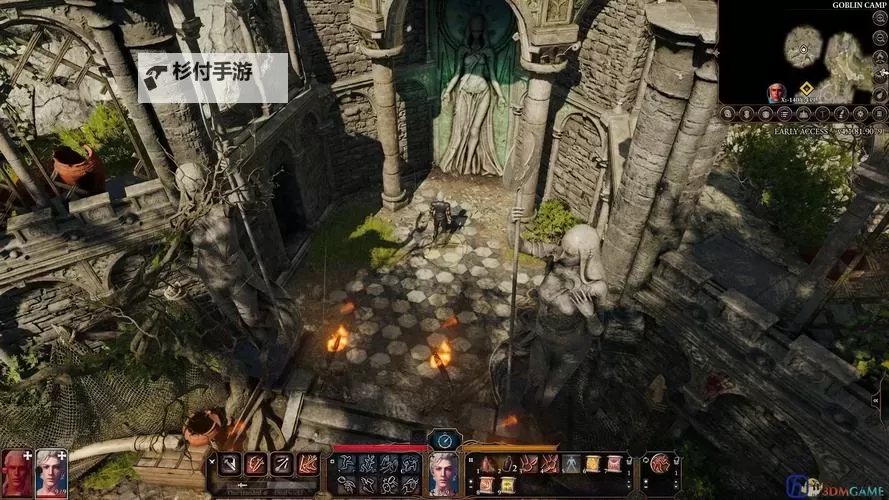The height and width of the screenshot is (500, 889).
Task: Select the white-haired companion portrait in the party list
Action: tap(51, 471)
